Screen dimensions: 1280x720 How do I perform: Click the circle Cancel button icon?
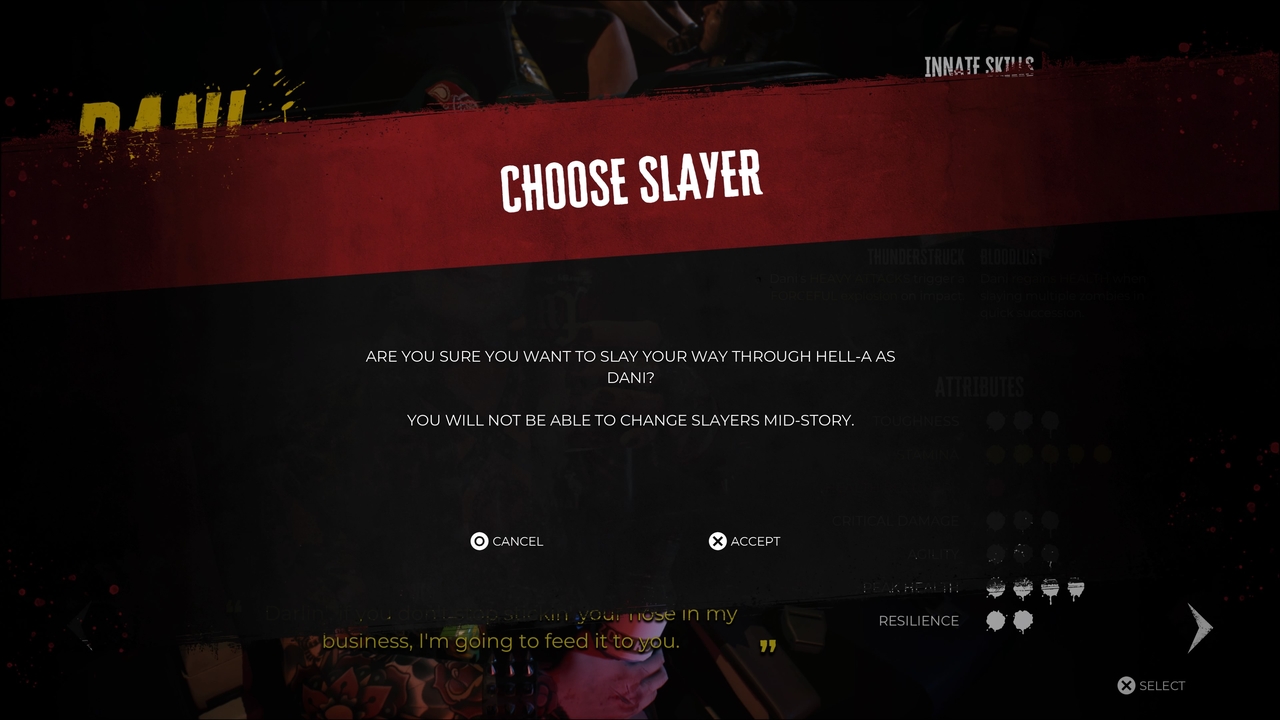pos(479,541)
